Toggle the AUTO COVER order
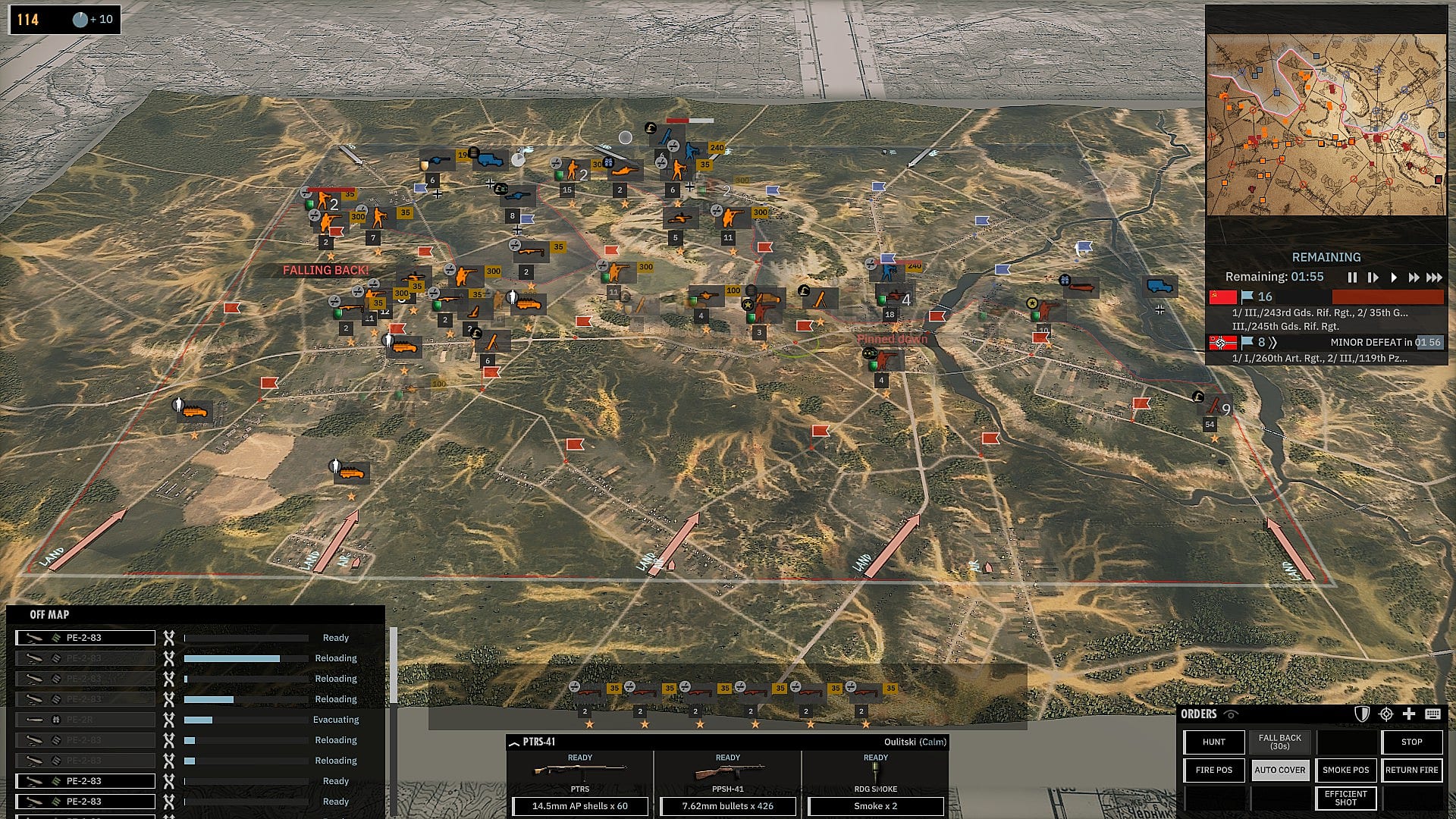The image size is (1456, 819). coord(1279,770)
